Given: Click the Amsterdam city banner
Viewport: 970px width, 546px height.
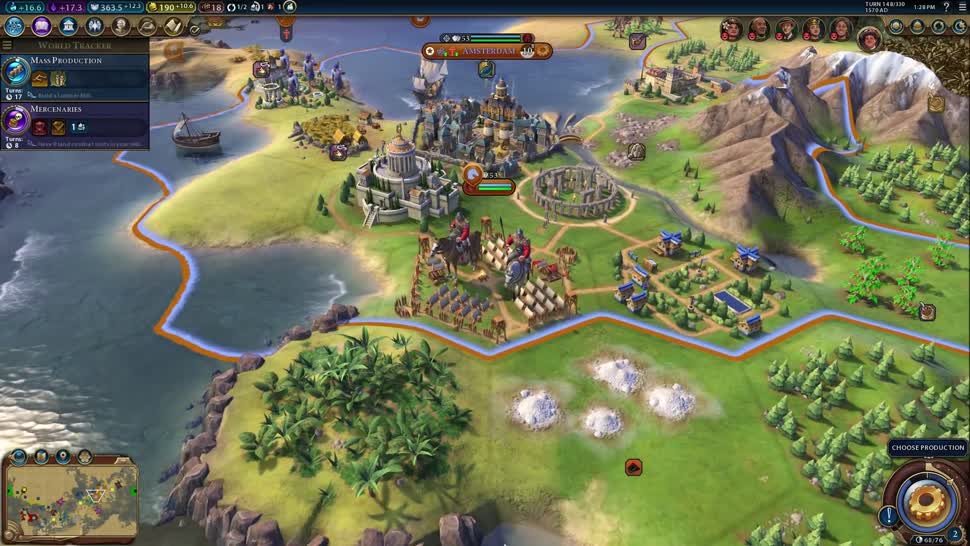Looking at the screenshot, I should tap(489, 50).
